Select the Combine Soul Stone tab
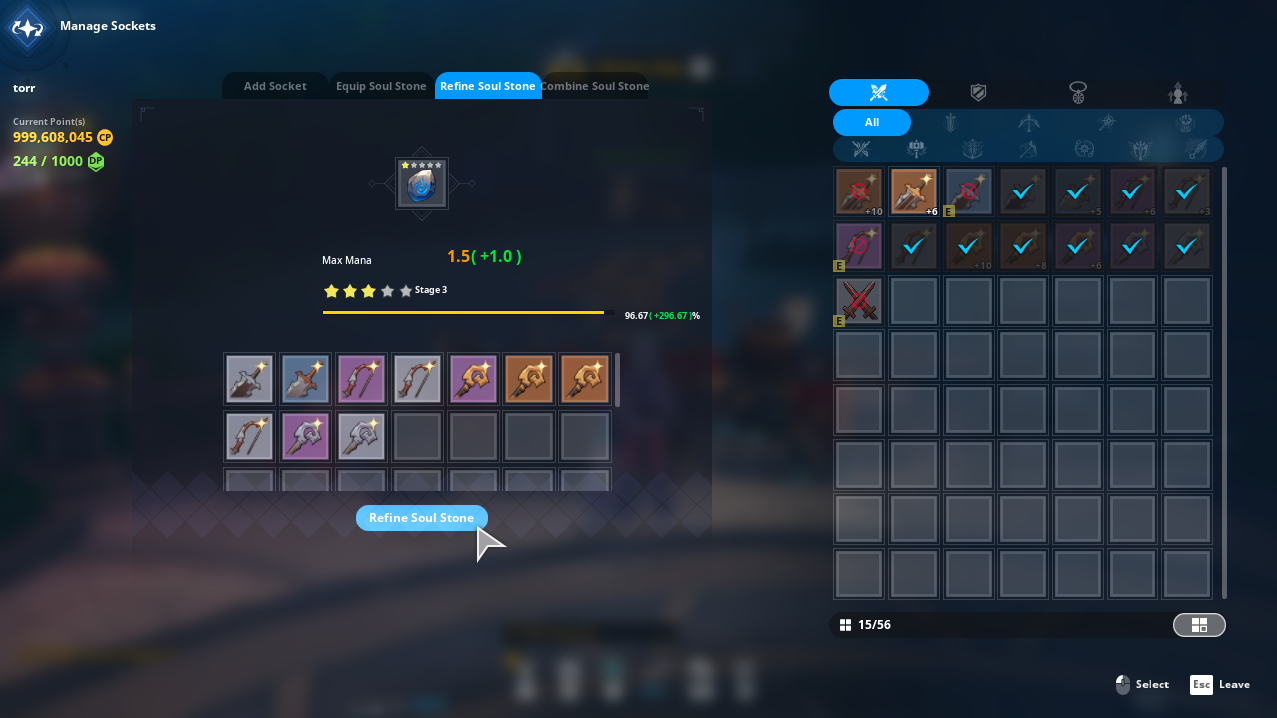This screenshot has width=1277, height=718. pos(596,86)
